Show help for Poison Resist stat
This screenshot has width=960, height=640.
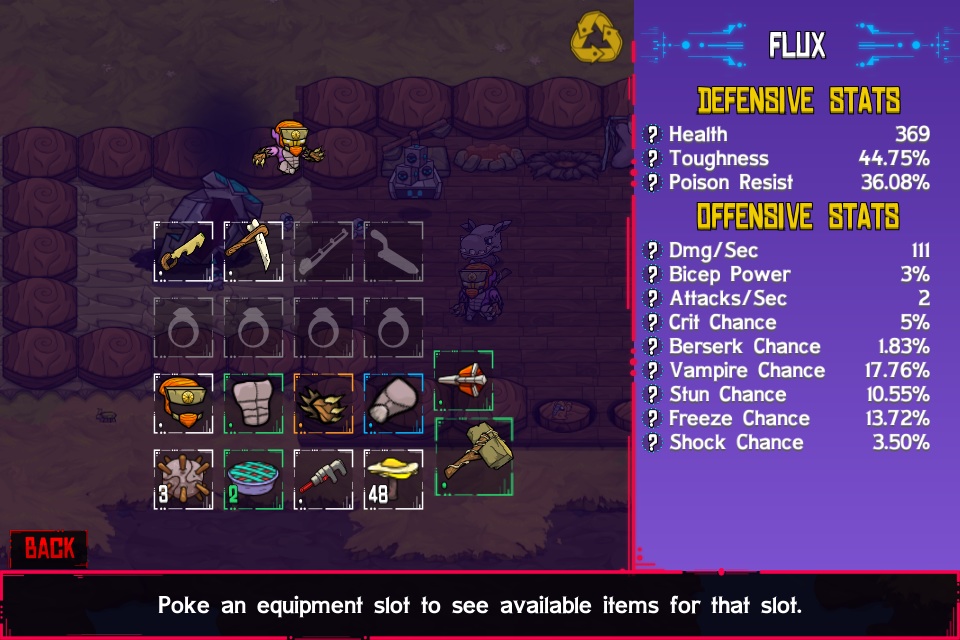tap(653, 183)
